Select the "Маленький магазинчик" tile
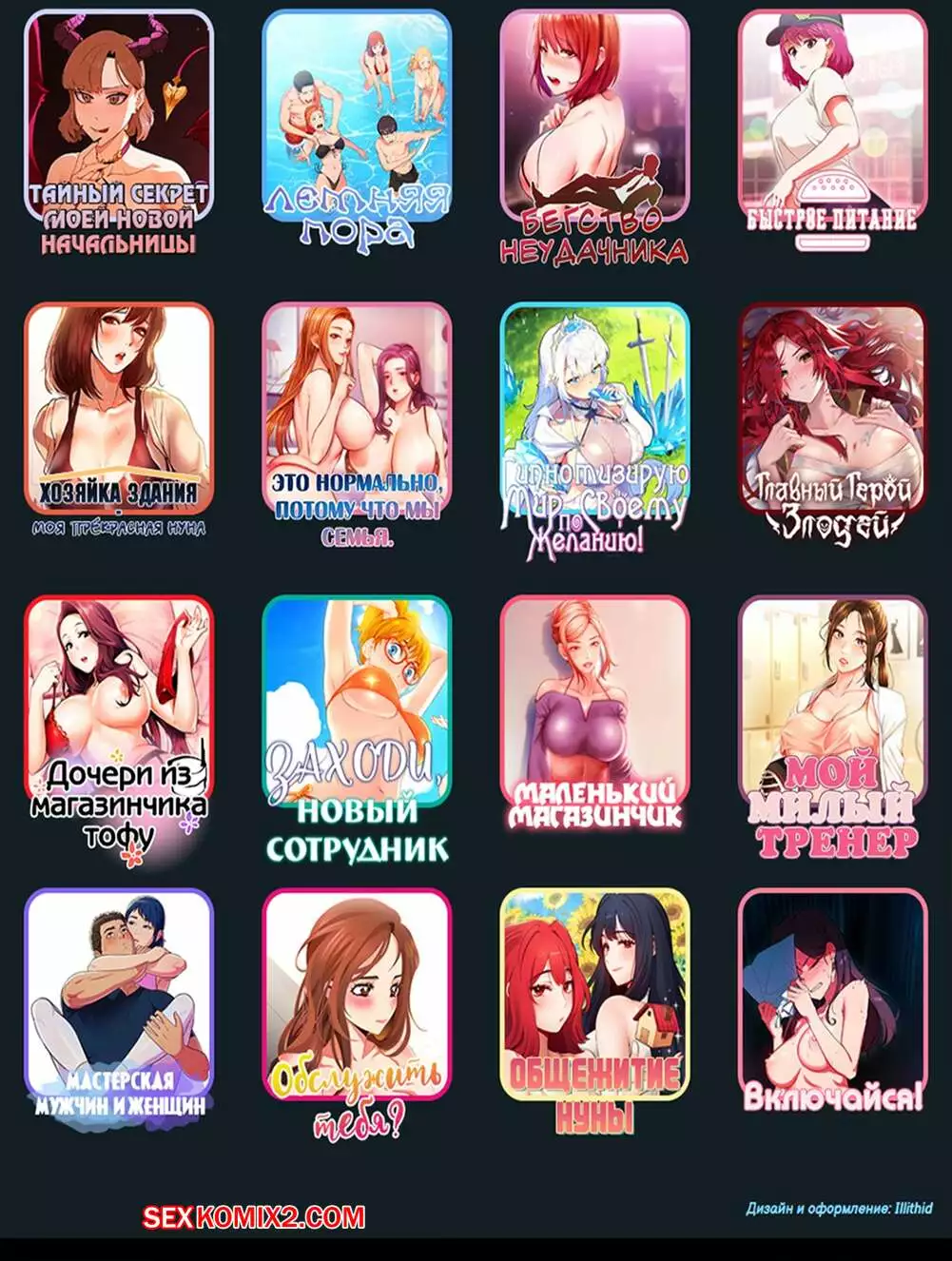 point(594,704)
